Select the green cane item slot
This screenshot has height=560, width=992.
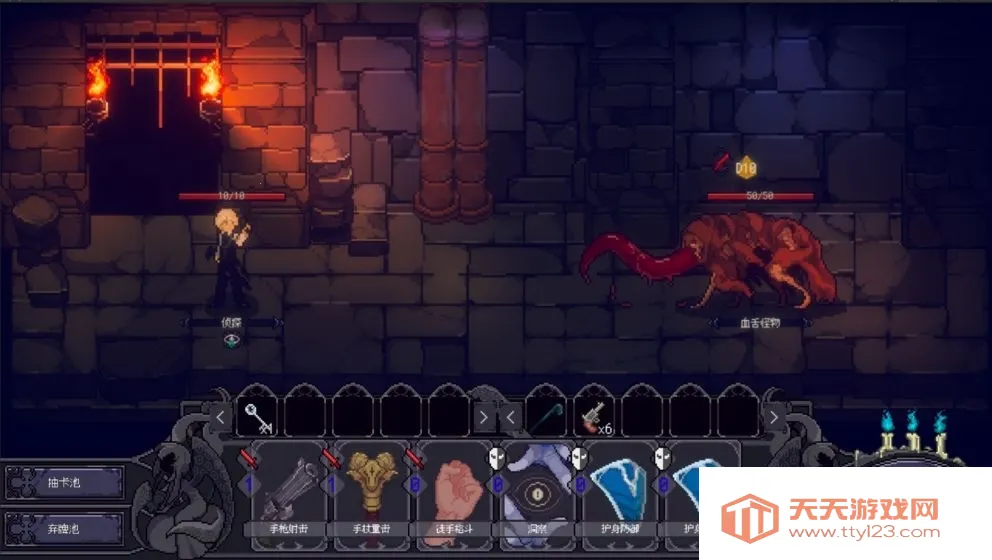point(545,415)
